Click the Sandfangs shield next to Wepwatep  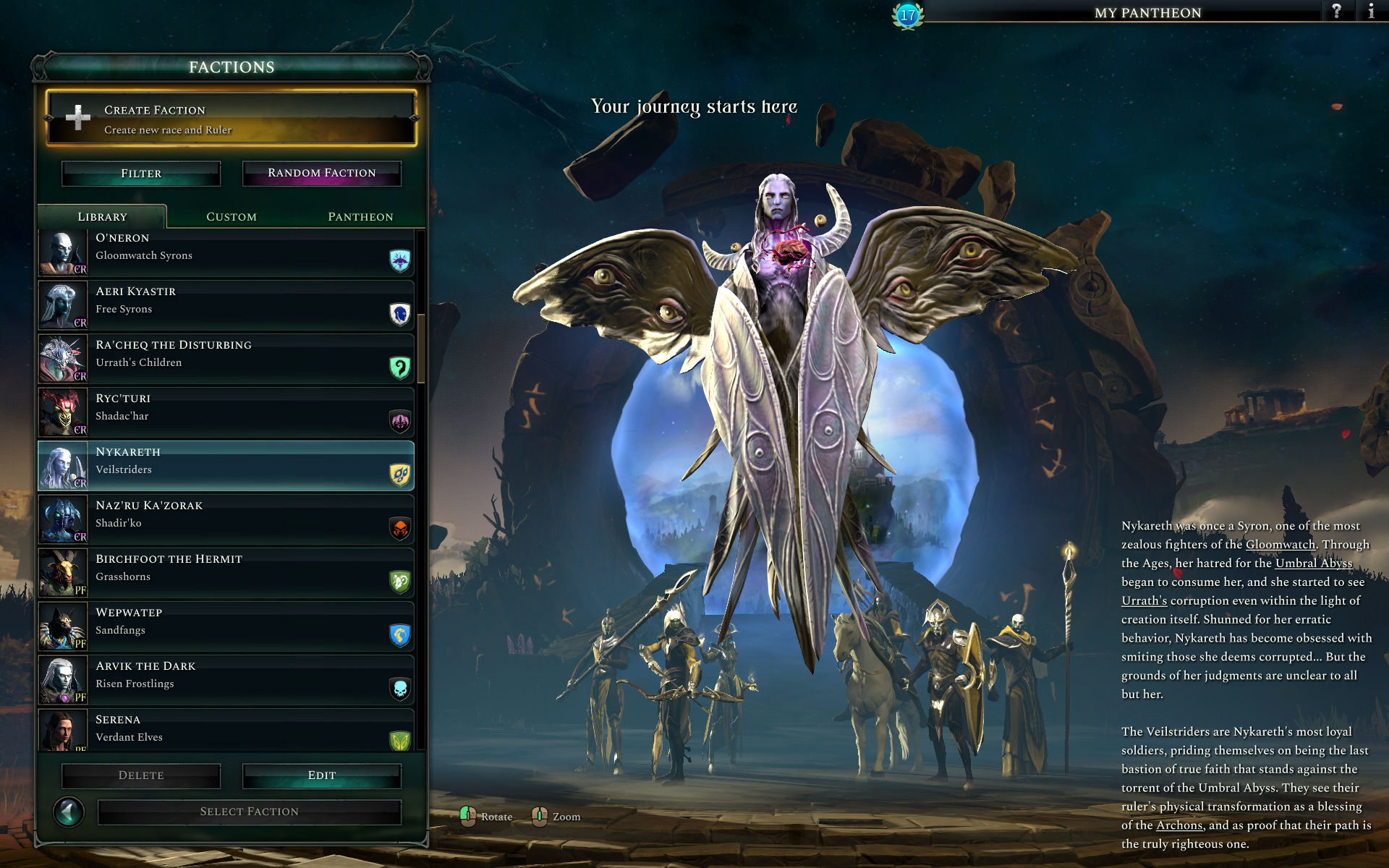pyautogui.click(x=400, y=636)
